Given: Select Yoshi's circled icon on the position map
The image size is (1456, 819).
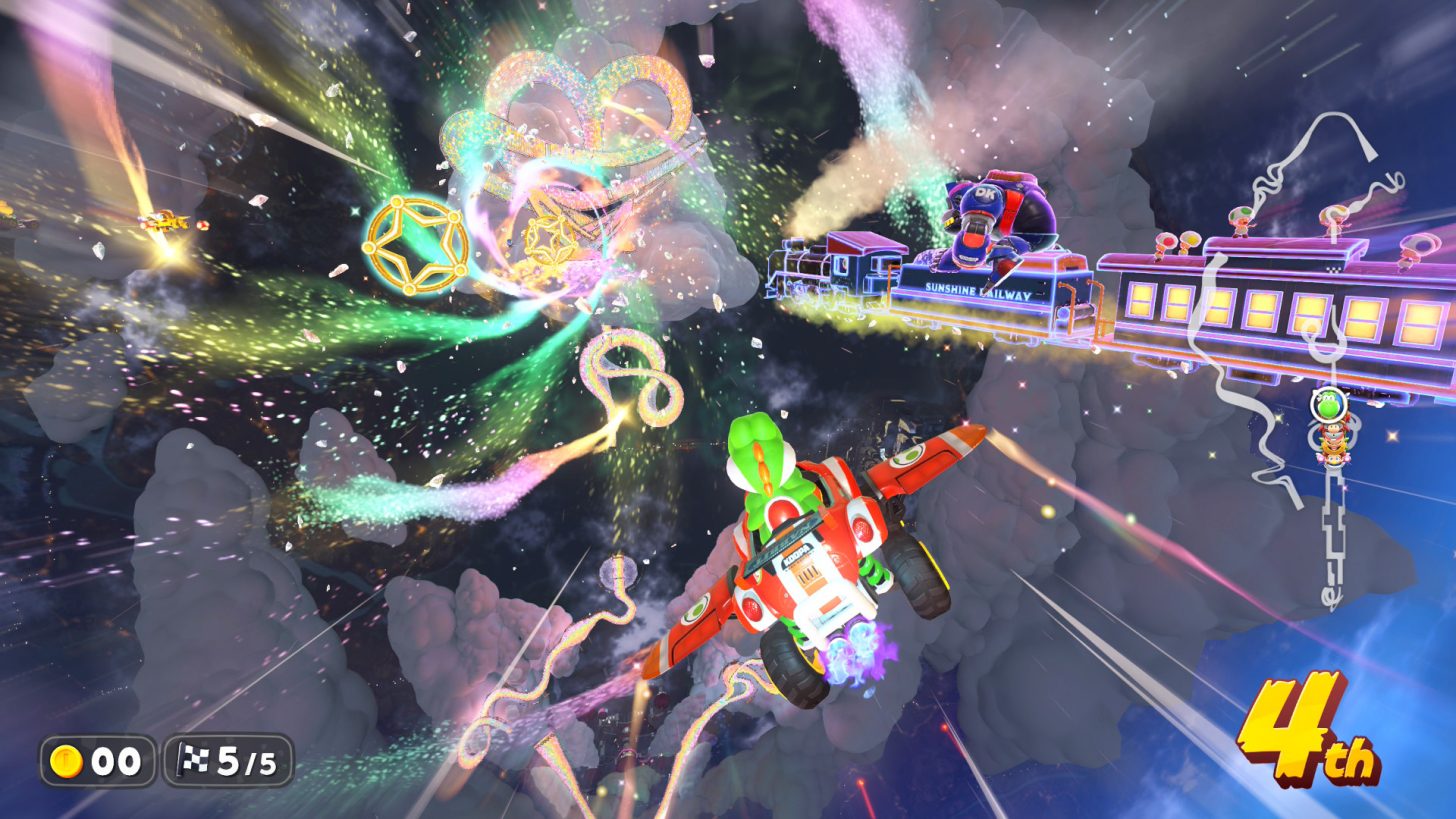Looking at the screenshot, I should coord(1326,407).
